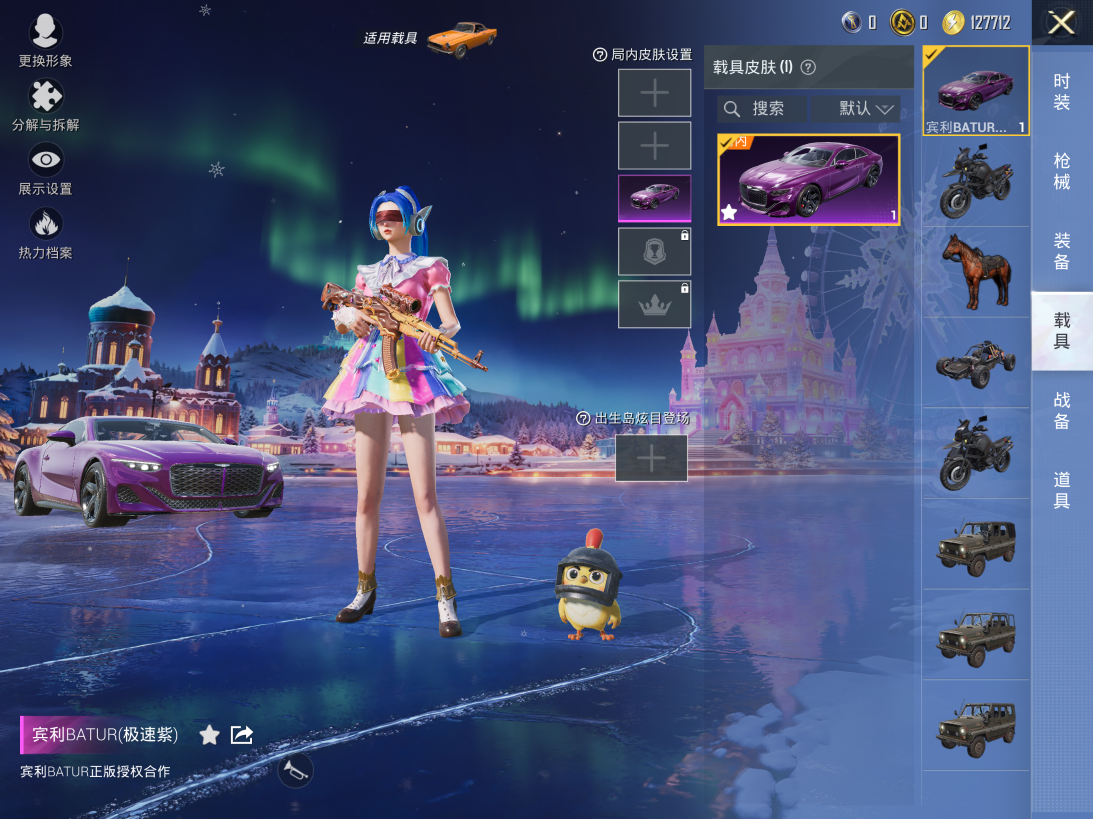Screen dimensions: 1093x819
Task: Select the buggy in the vehicle list
Action: [976, 363]
